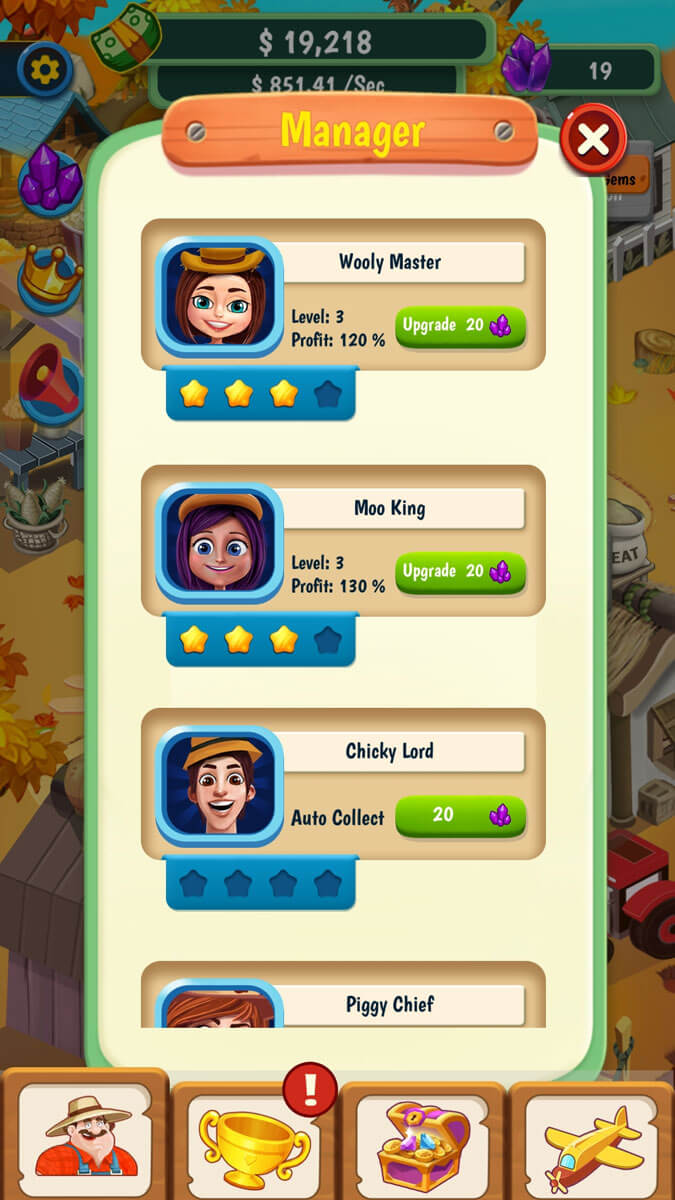Select the Moo King portrait
The image size is (675, 1200).
[x=219, y=542]
